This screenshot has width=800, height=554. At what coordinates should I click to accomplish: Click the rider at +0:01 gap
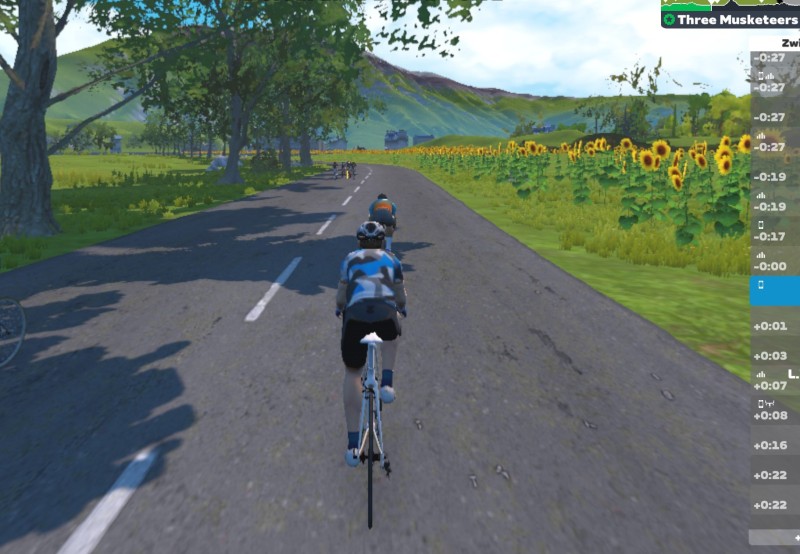tap(774, 324)
